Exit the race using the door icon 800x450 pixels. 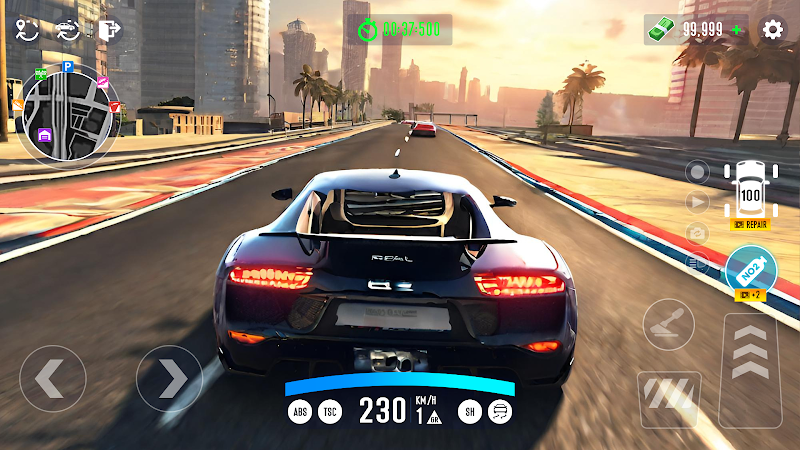(x=108, y=29)
